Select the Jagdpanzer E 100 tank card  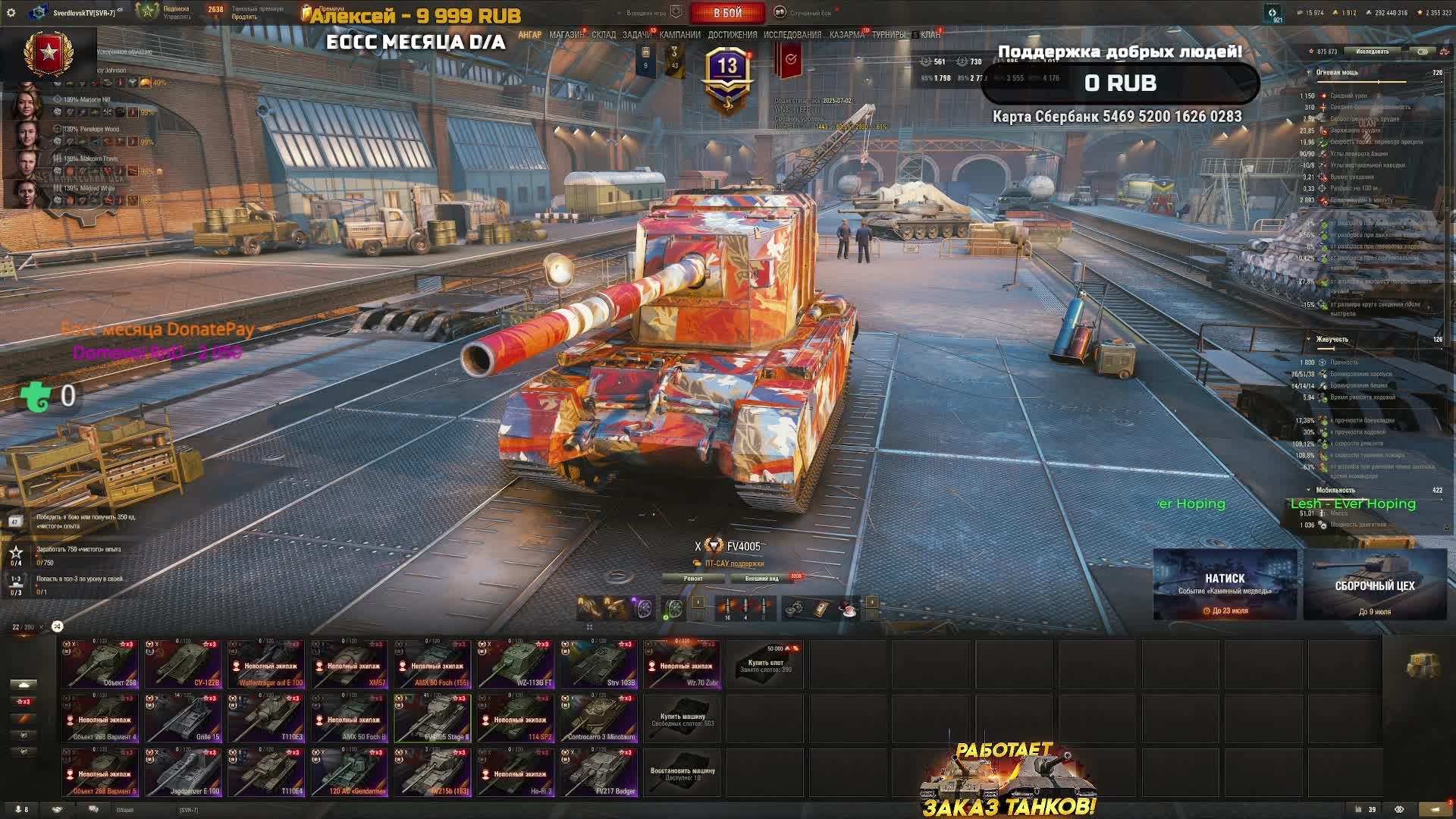click(184, 773)
